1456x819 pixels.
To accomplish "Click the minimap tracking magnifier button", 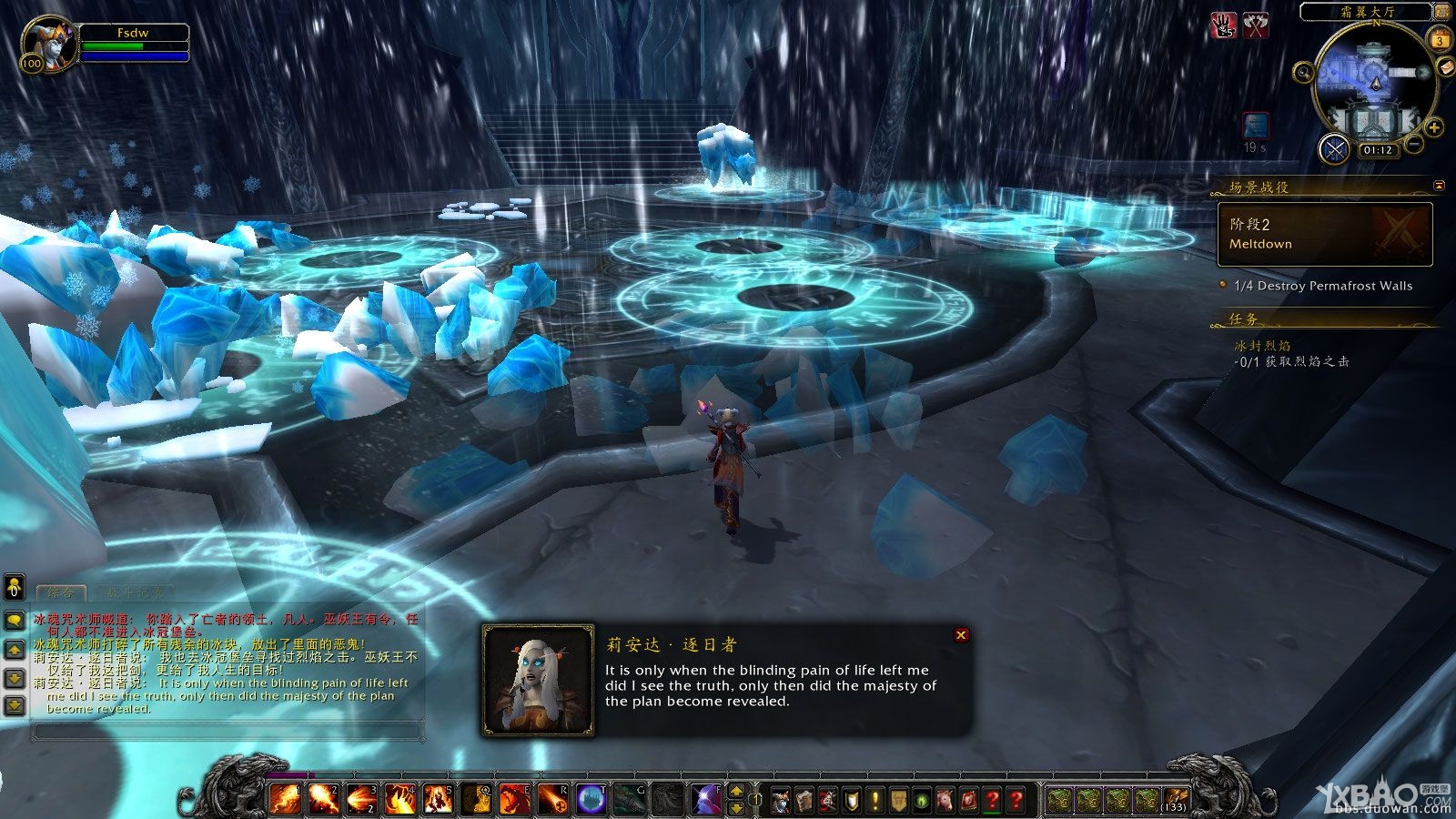I will point(1304,72).
